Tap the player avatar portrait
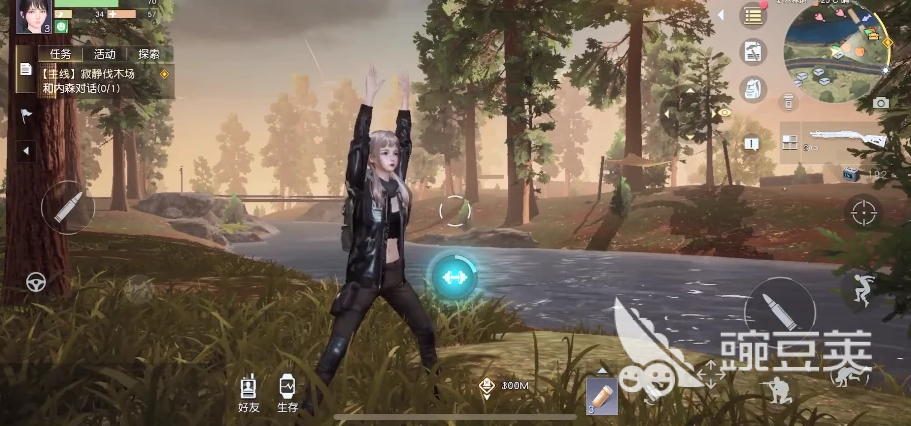Screen dimensions: 911x426 (32, 15)
